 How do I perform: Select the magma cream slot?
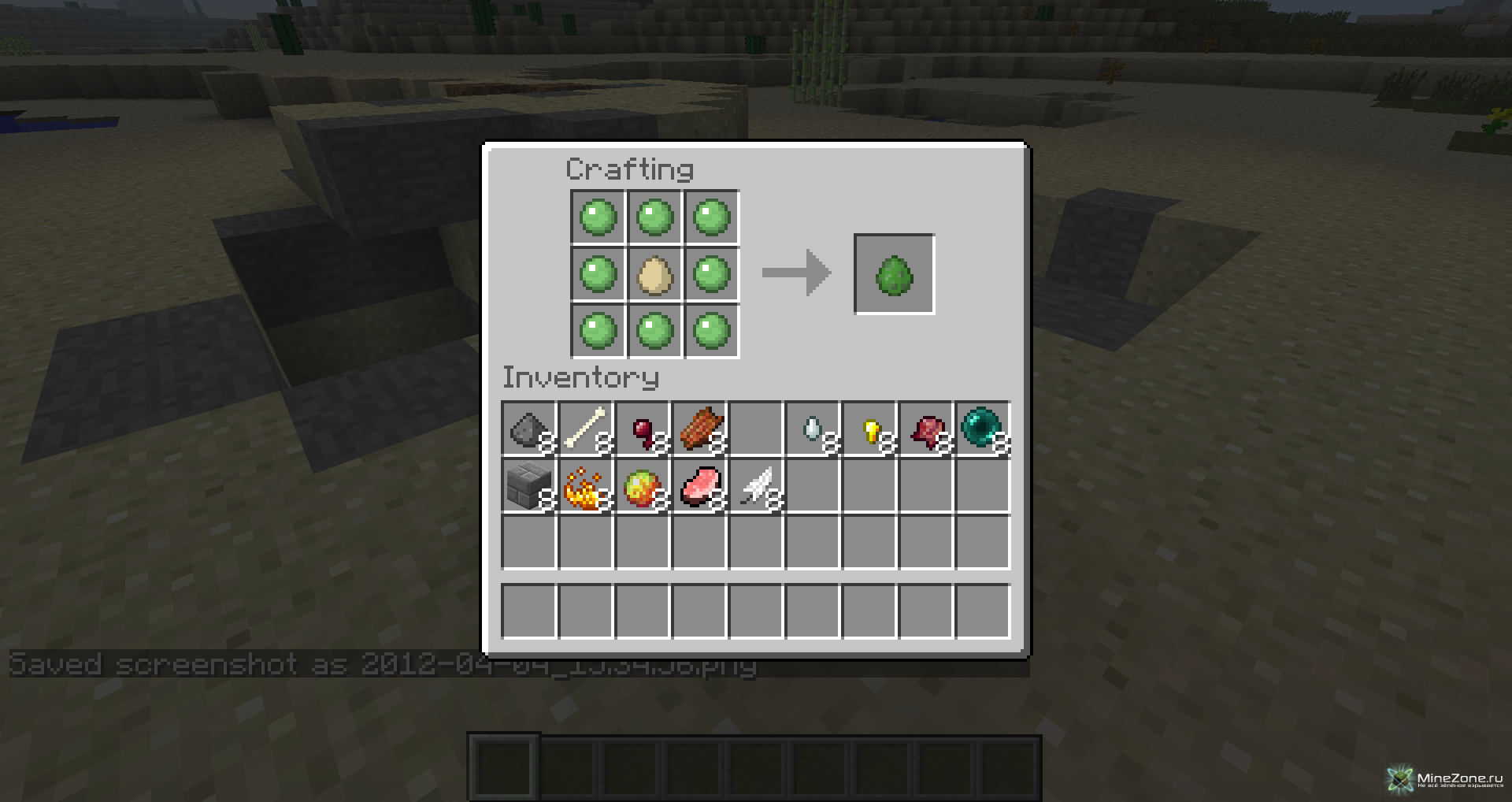pyautogui.click(x=643, y=487)
